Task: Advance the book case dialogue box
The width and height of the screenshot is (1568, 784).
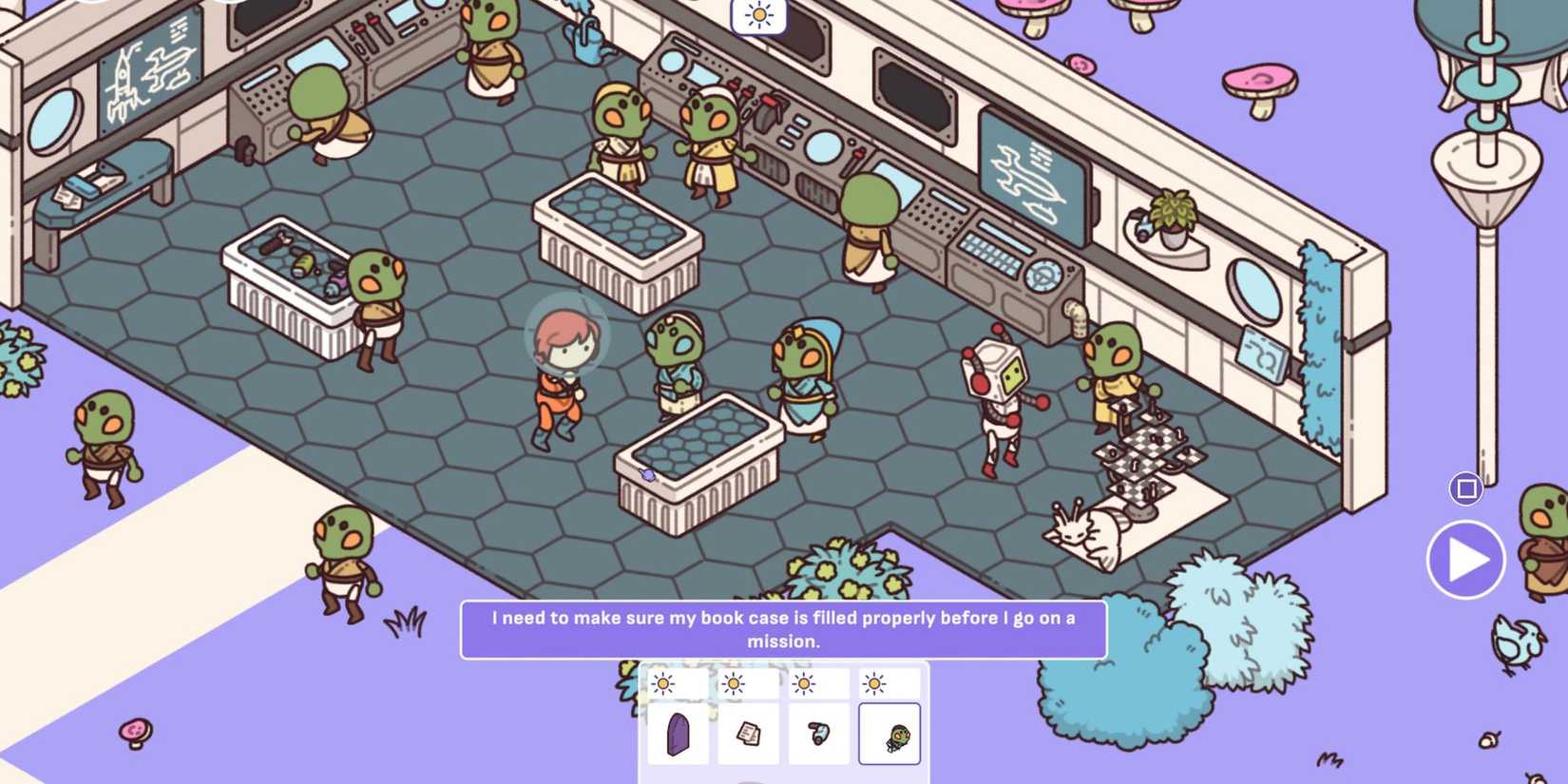Action: (783, 629)
